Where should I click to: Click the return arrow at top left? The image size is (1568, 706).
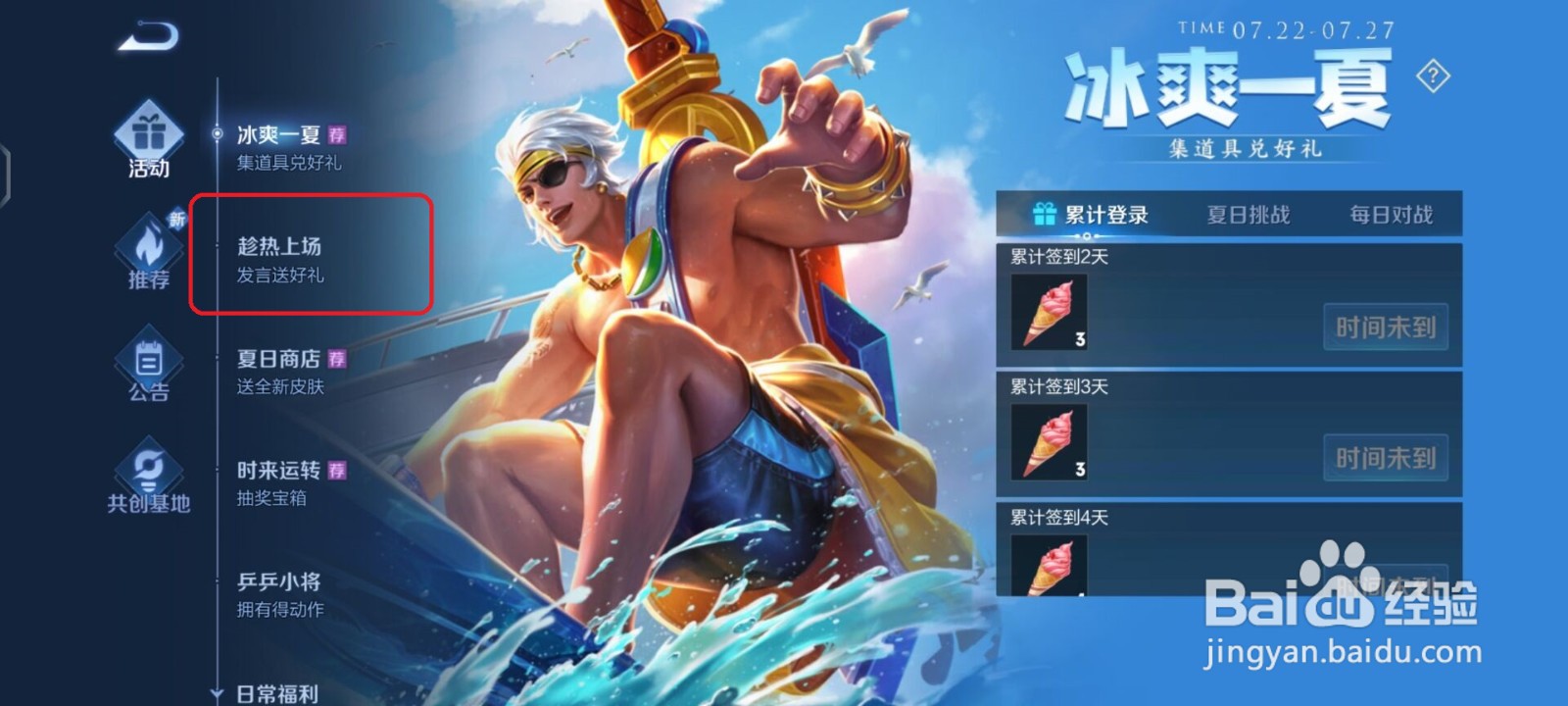[x=149, y=36]
